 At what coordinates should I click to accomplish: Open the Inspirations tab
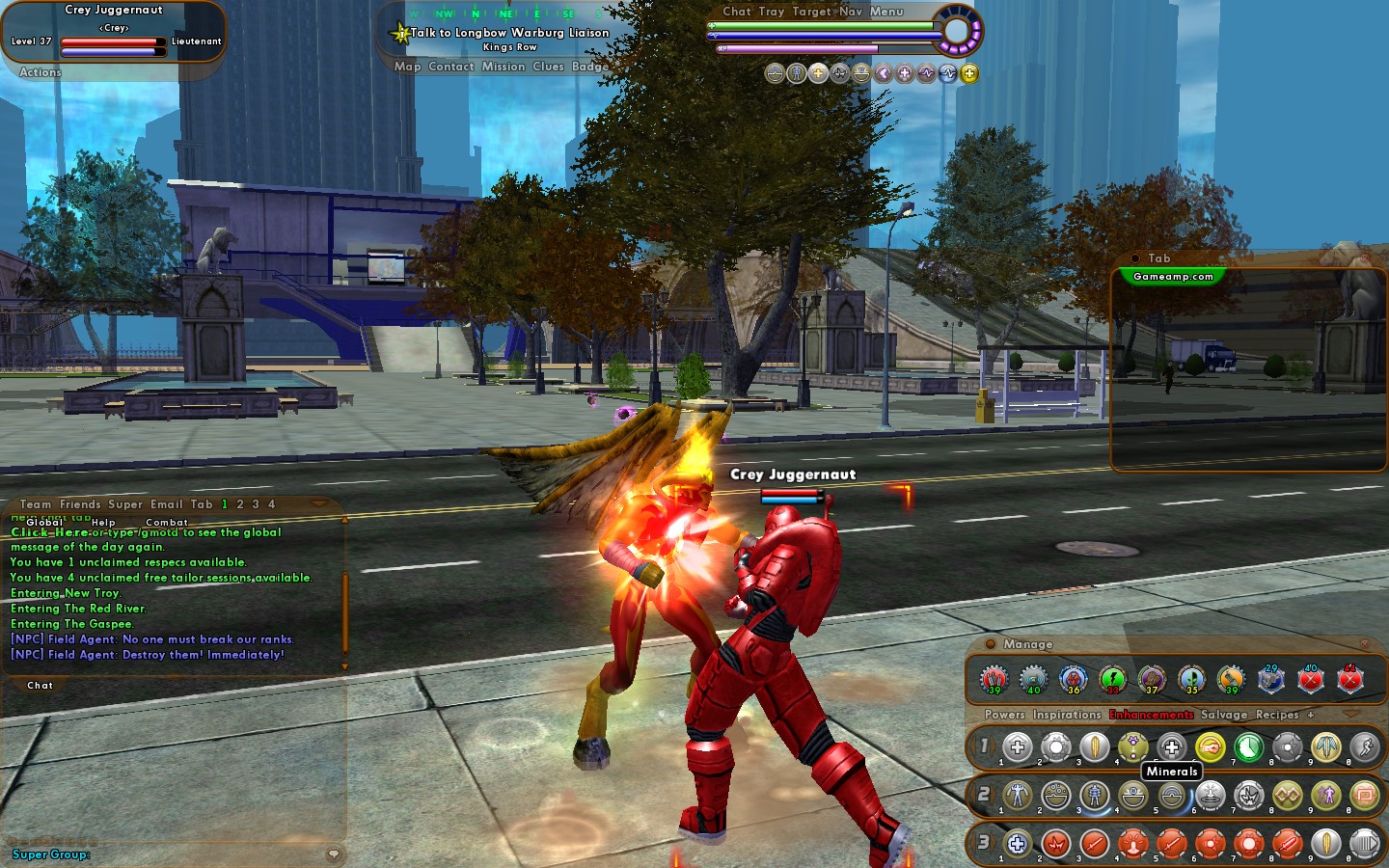tap(1067, 715)
